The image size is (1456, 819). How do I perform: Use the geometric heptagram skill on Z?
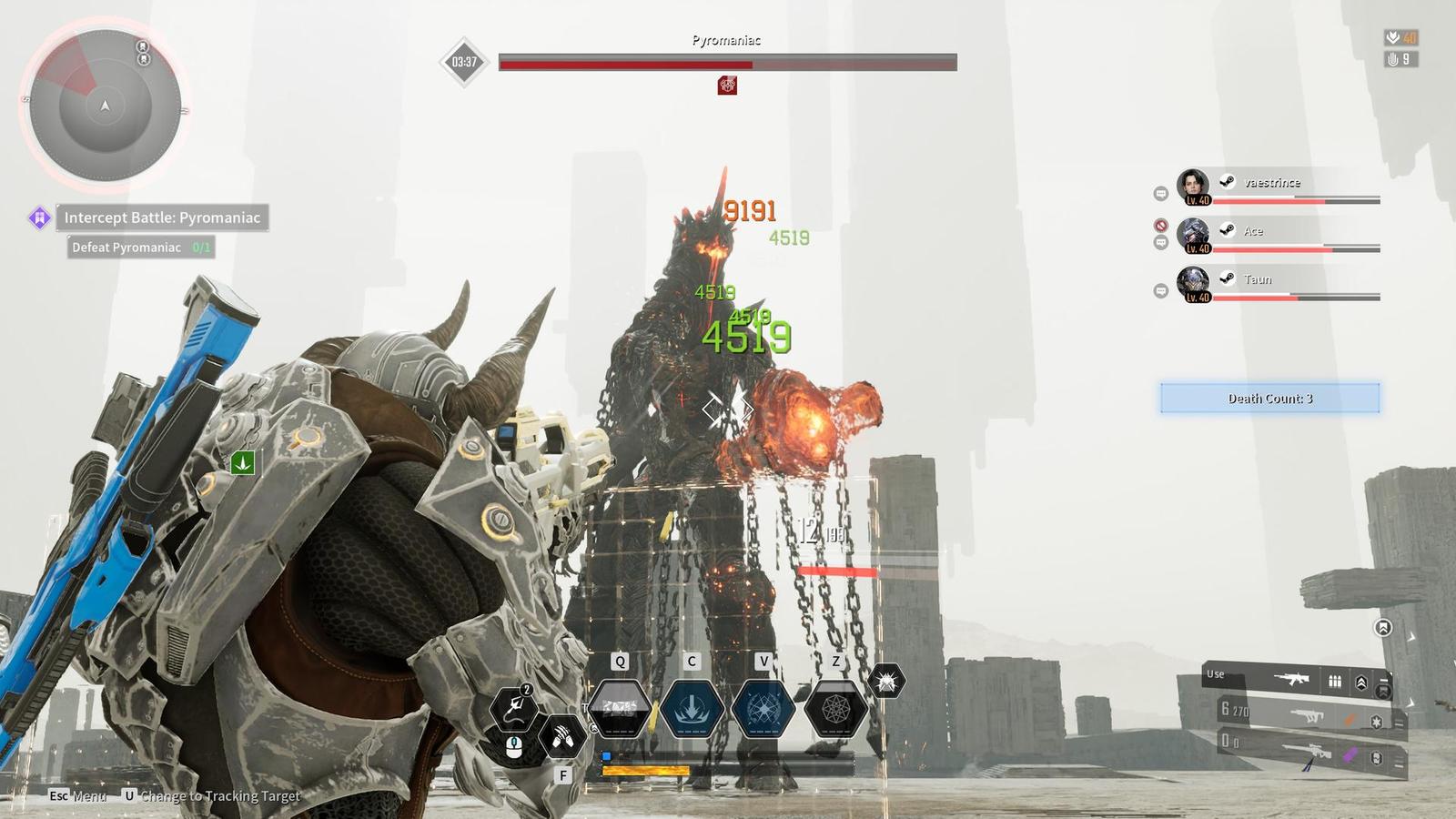tap(835, 707)
